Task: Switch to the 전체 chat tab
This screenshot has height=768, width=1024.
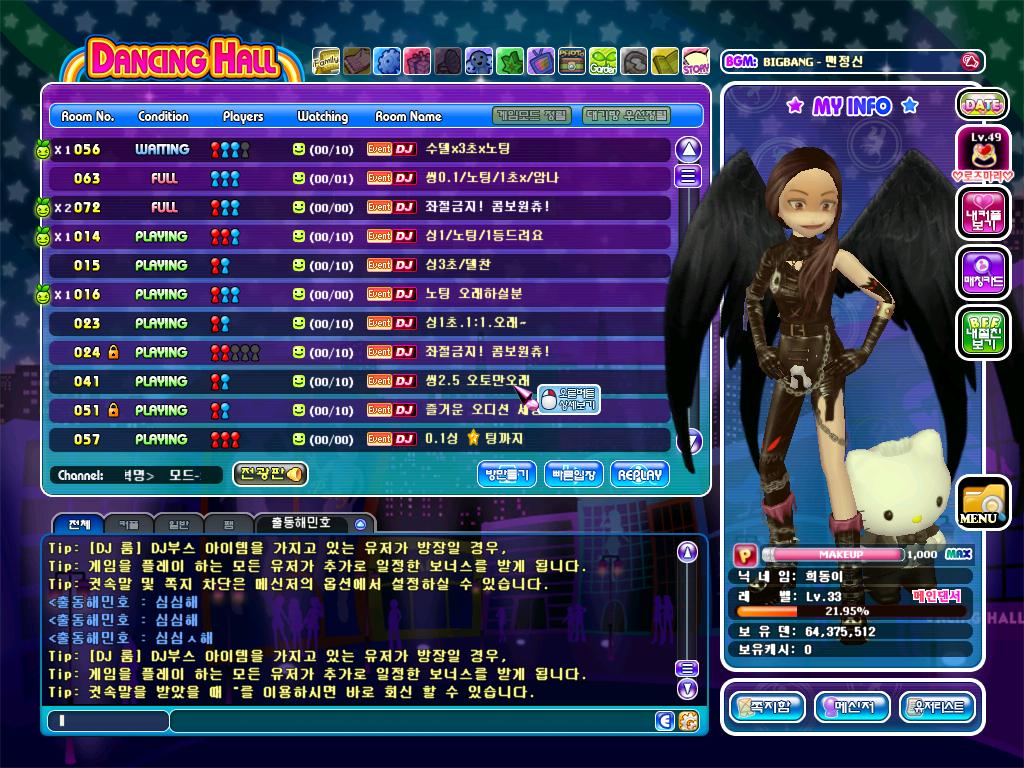Action: pyautogui.click(x=78, y=524)
